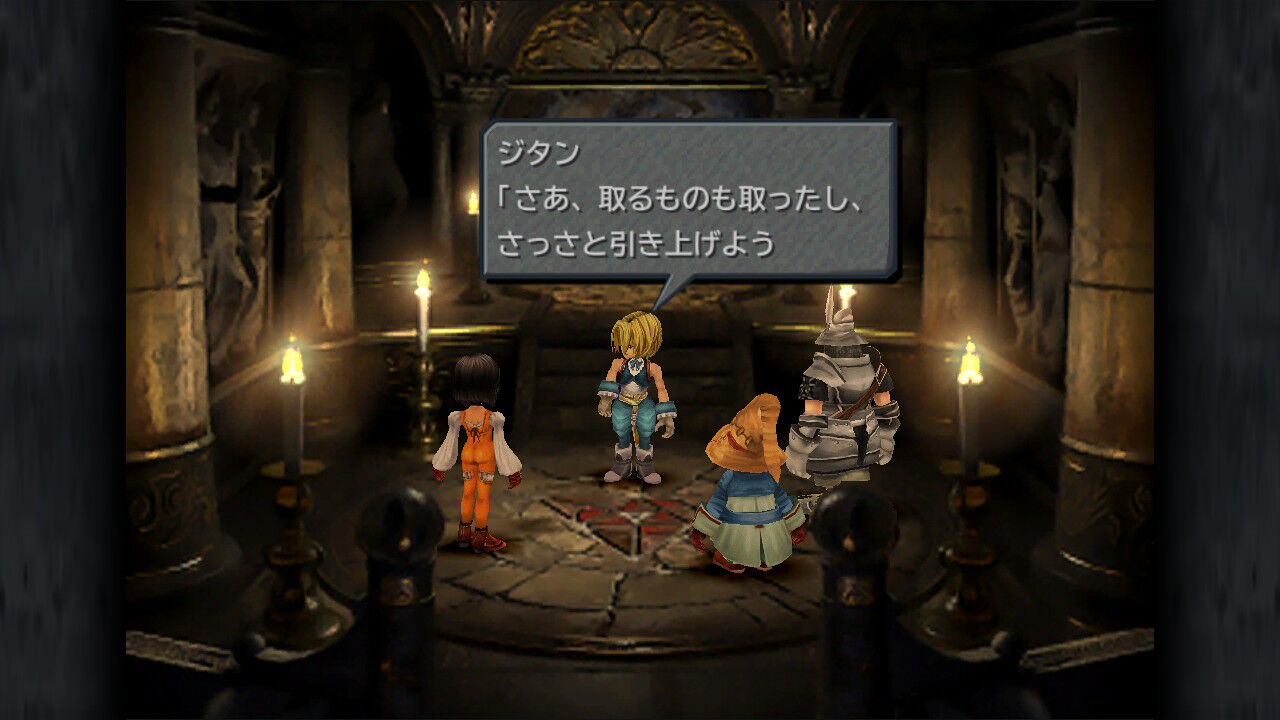
Task: Select the tall candlestick on the right
Action: click(x=968, y=420)
